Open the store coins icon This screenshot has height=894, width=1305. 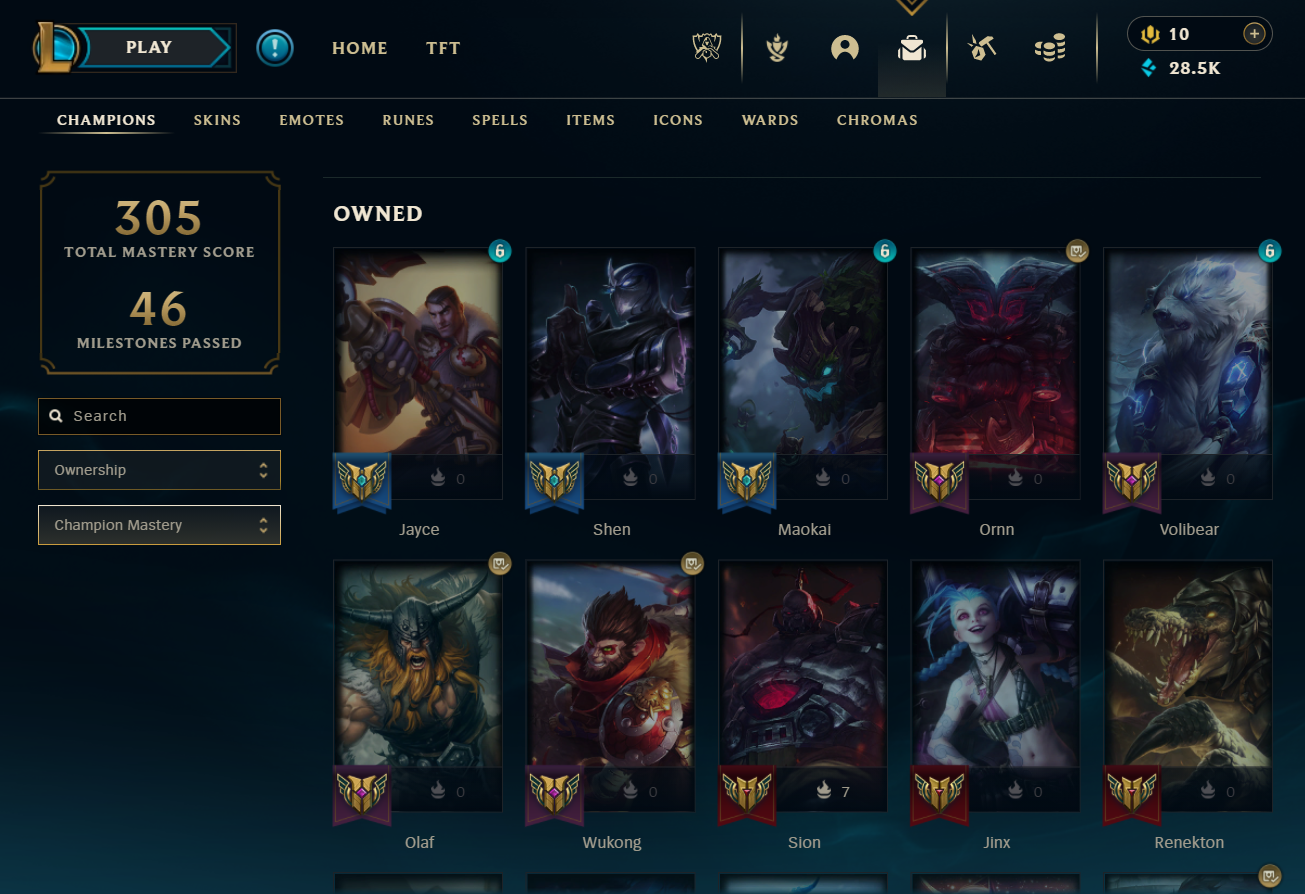1050,48
